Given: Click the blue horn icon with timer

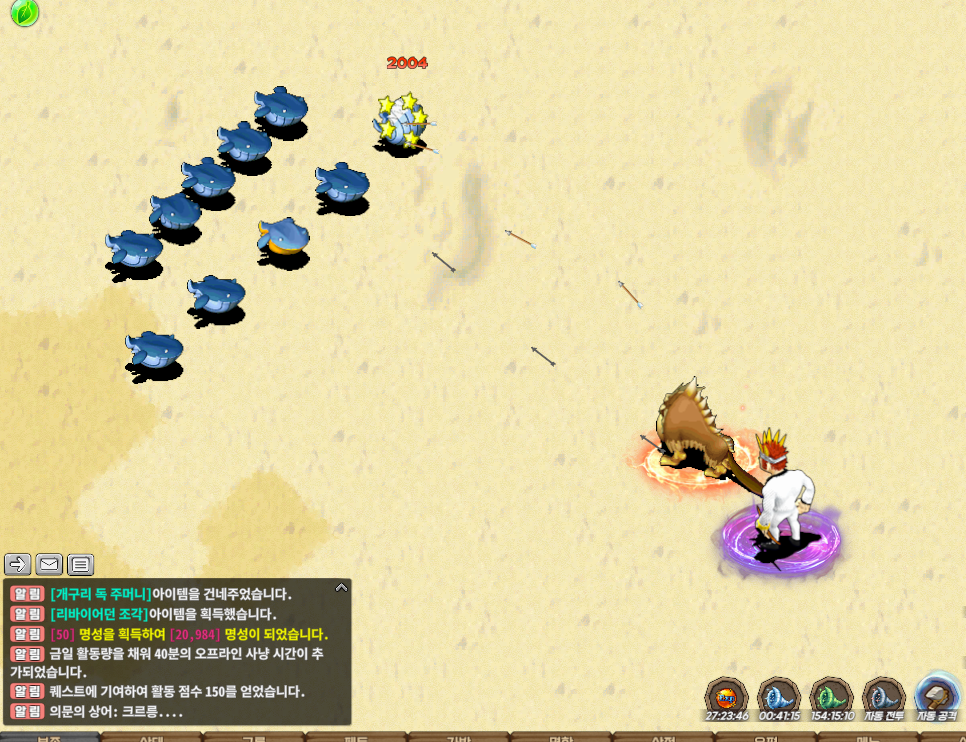Looking at the screenshot, I should 778,696.
